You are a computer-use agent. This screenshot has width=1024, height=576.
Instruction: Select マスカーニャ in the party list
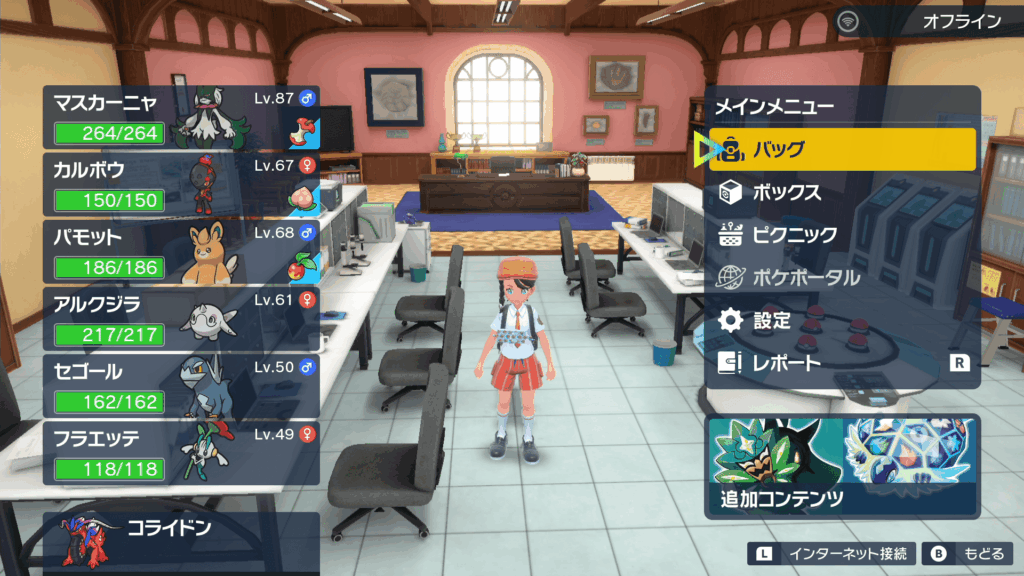(181, 118)
